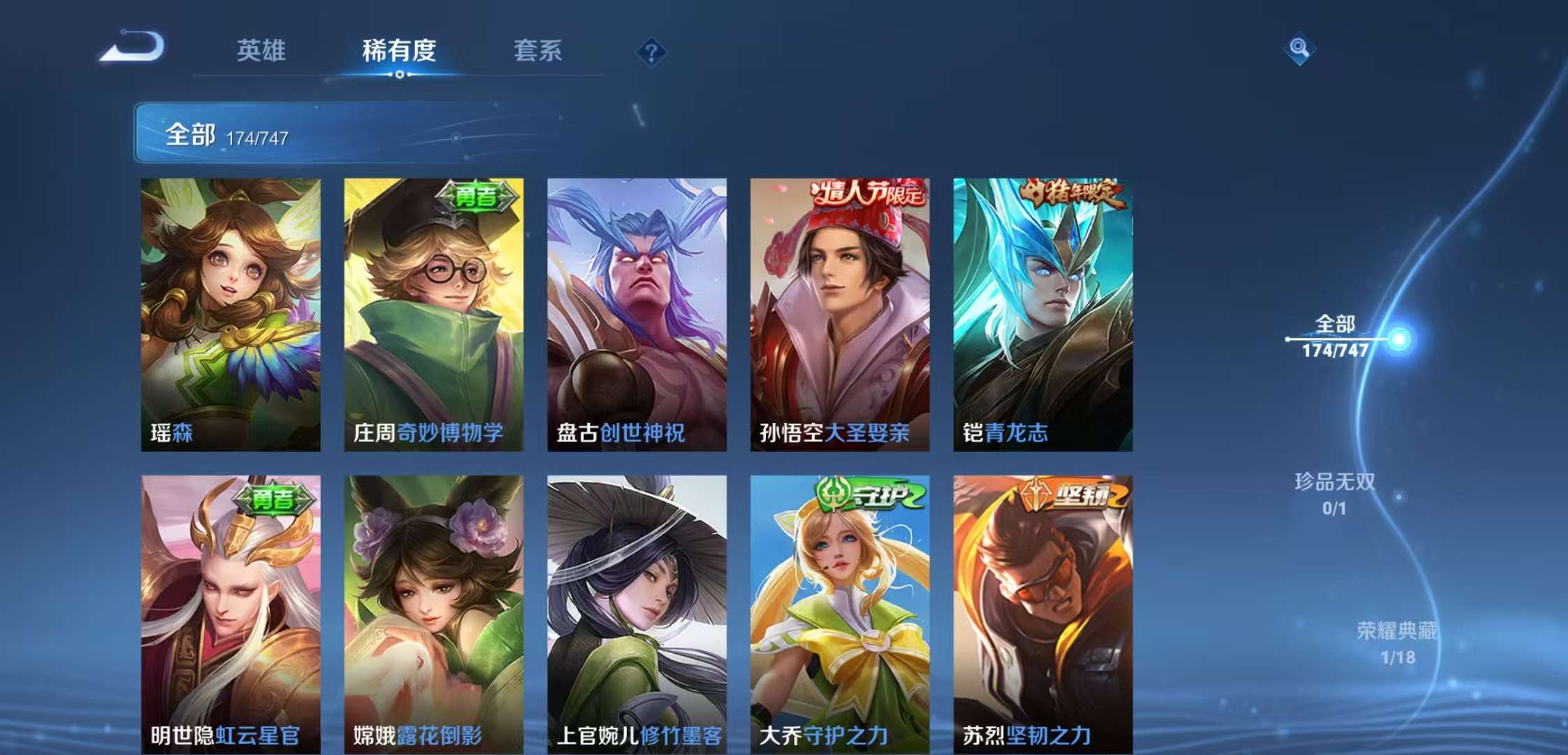Open the question mark help icon
The width and height of the screenshot is (1568, 755).
[651, 52]
